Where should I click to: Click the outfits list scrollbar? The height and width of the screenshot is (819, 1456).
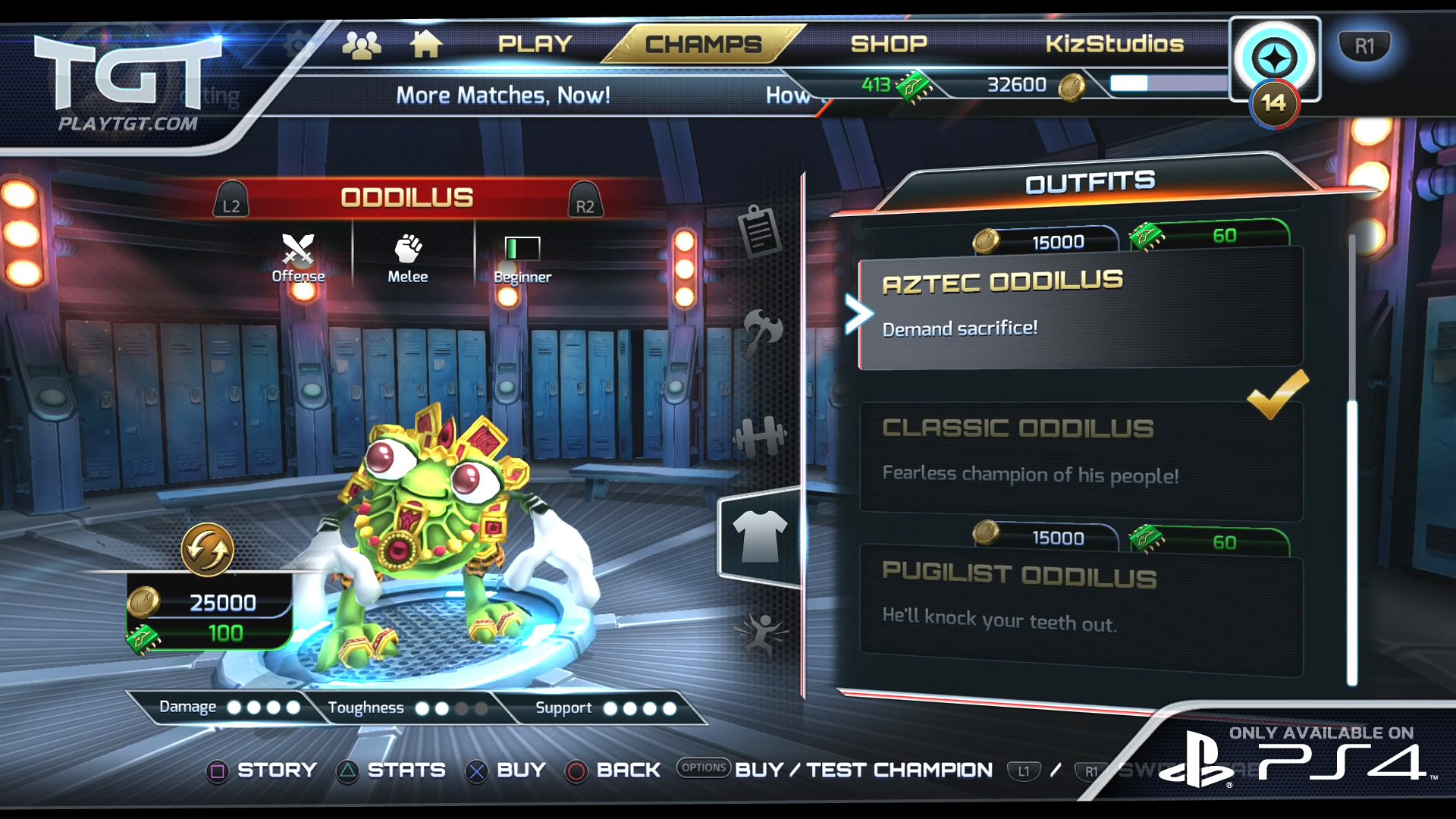pos(1351,531)
